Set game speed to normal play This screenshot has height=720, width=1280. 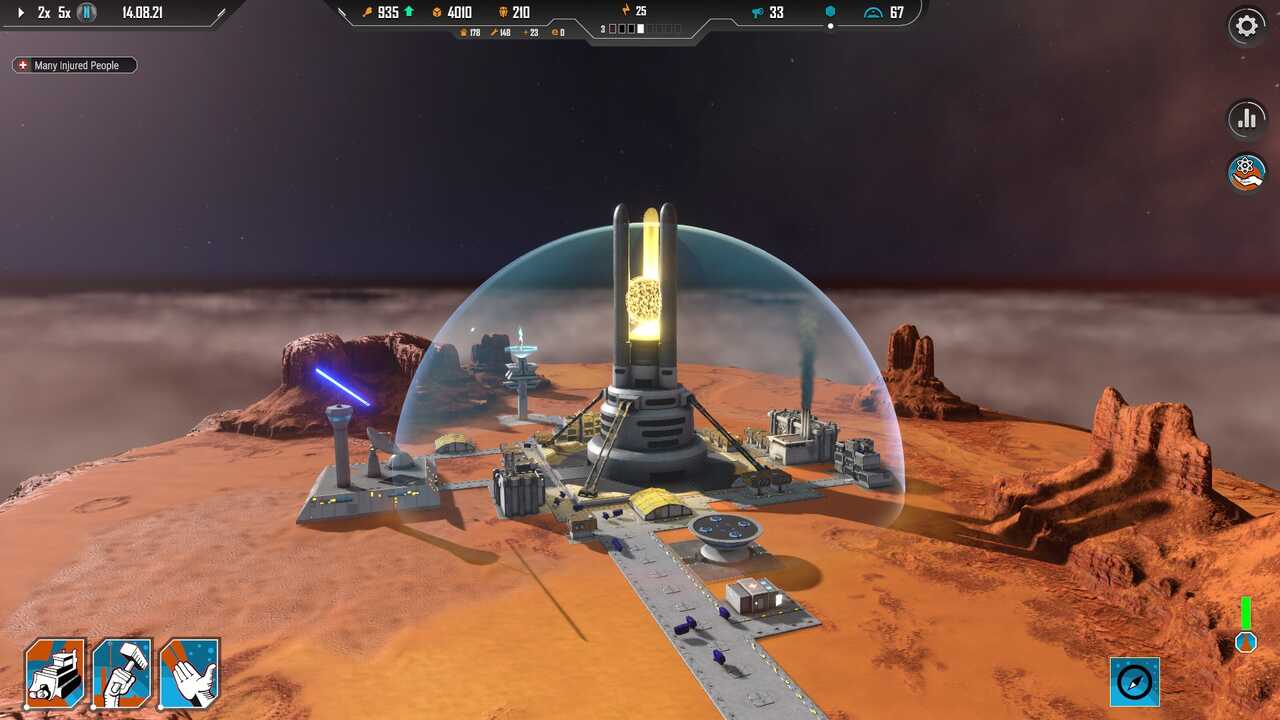[x=21, y=13]
